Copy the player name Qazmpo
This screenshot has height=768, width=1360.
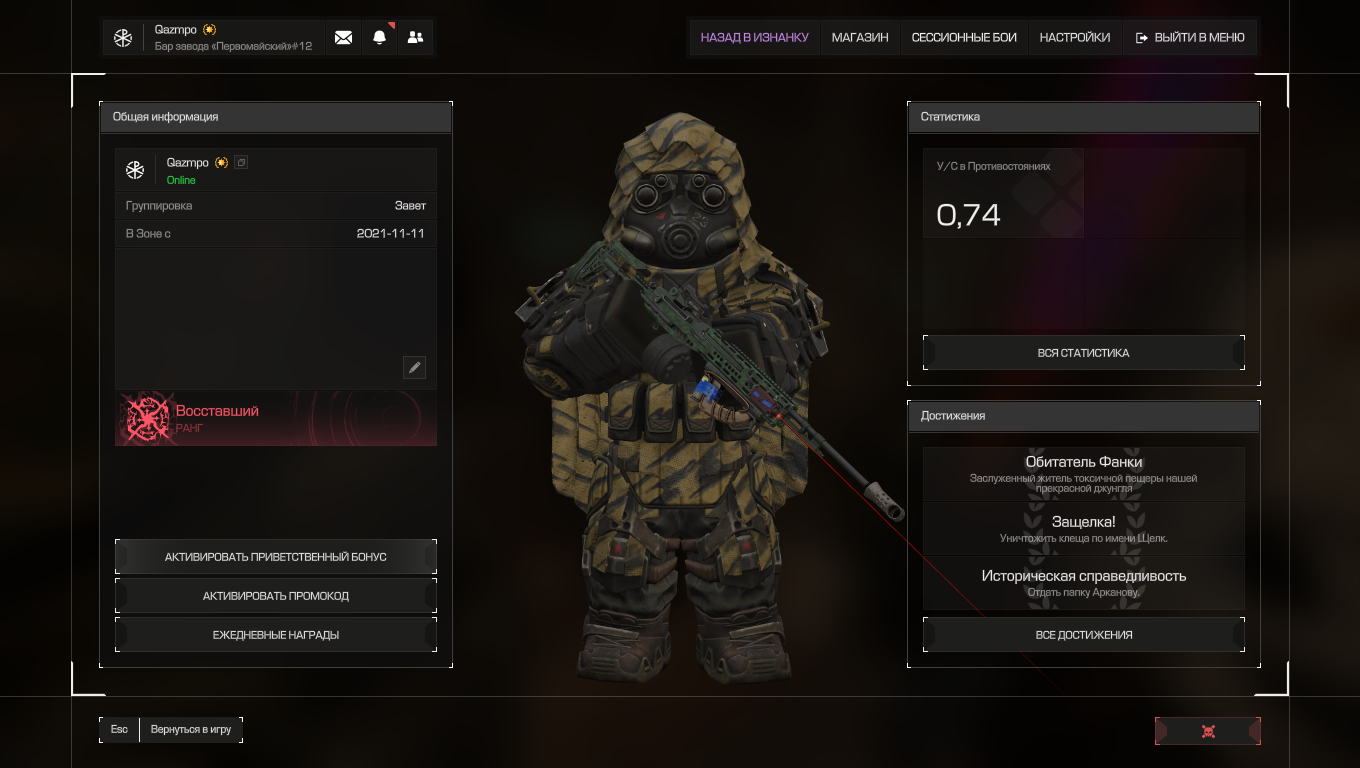(241, 162)
